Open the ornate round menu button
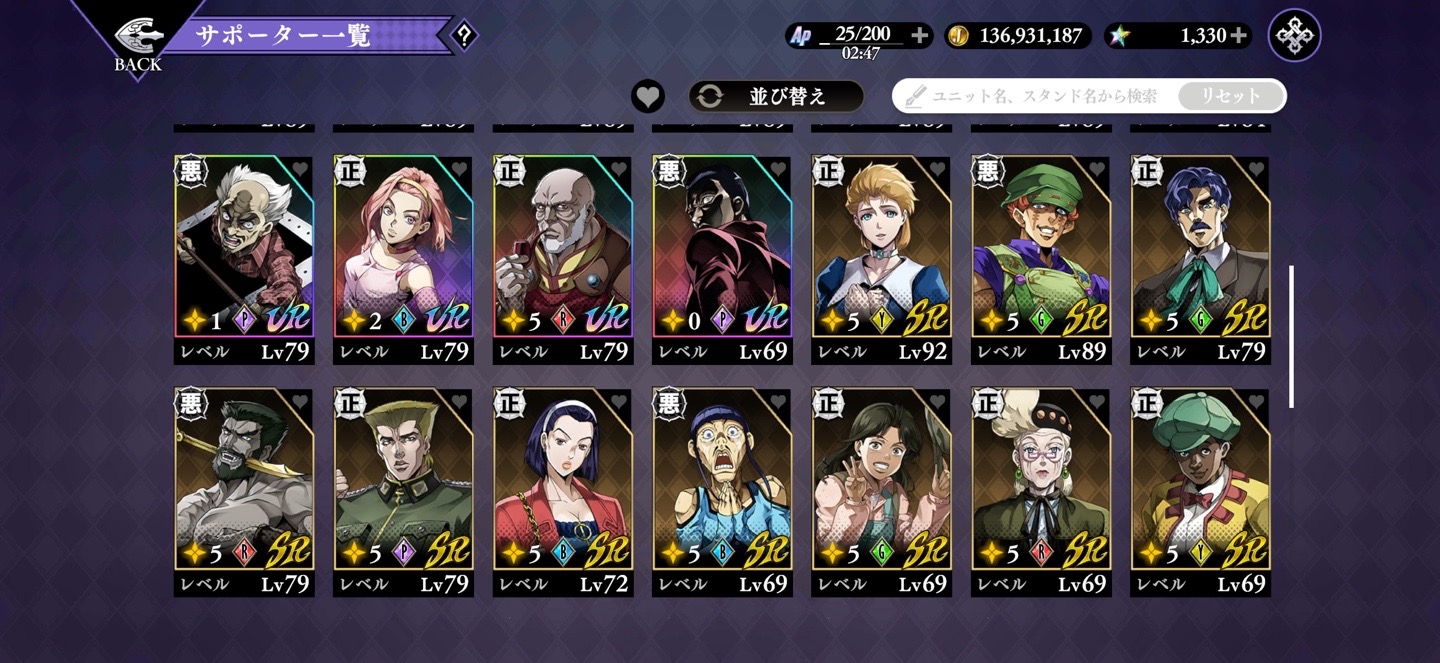The width and height of the screenshot is (1440, 663). point(1294,36)
